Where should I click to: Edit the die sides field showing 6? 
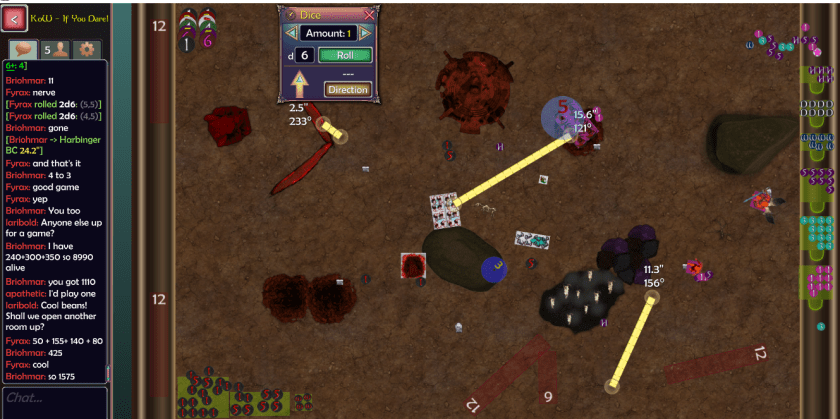304,55
